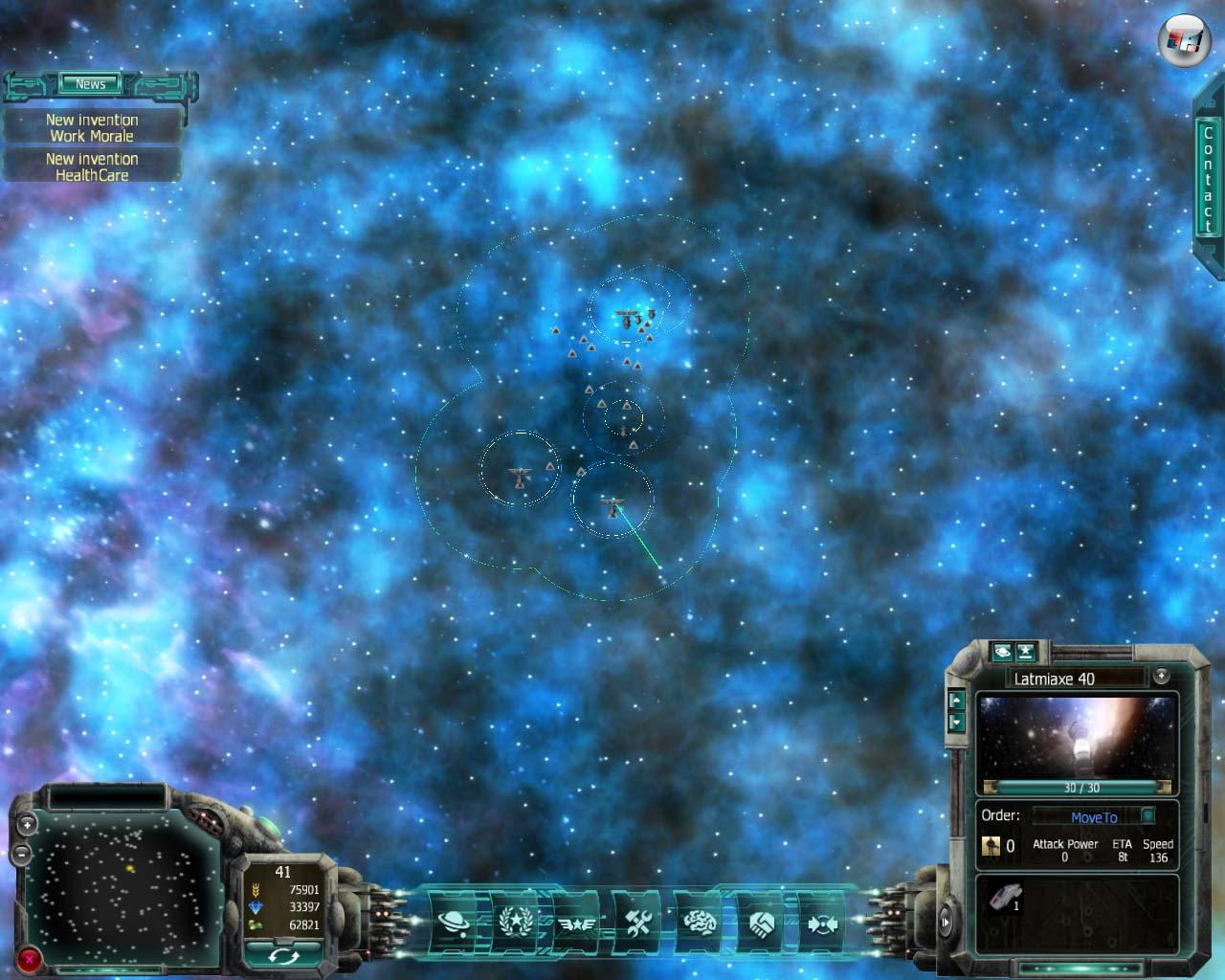Switch to the star tab above Latmiaxe 40
Image resolution: width=1225 pixels, height=980 pixels.
1026,652
